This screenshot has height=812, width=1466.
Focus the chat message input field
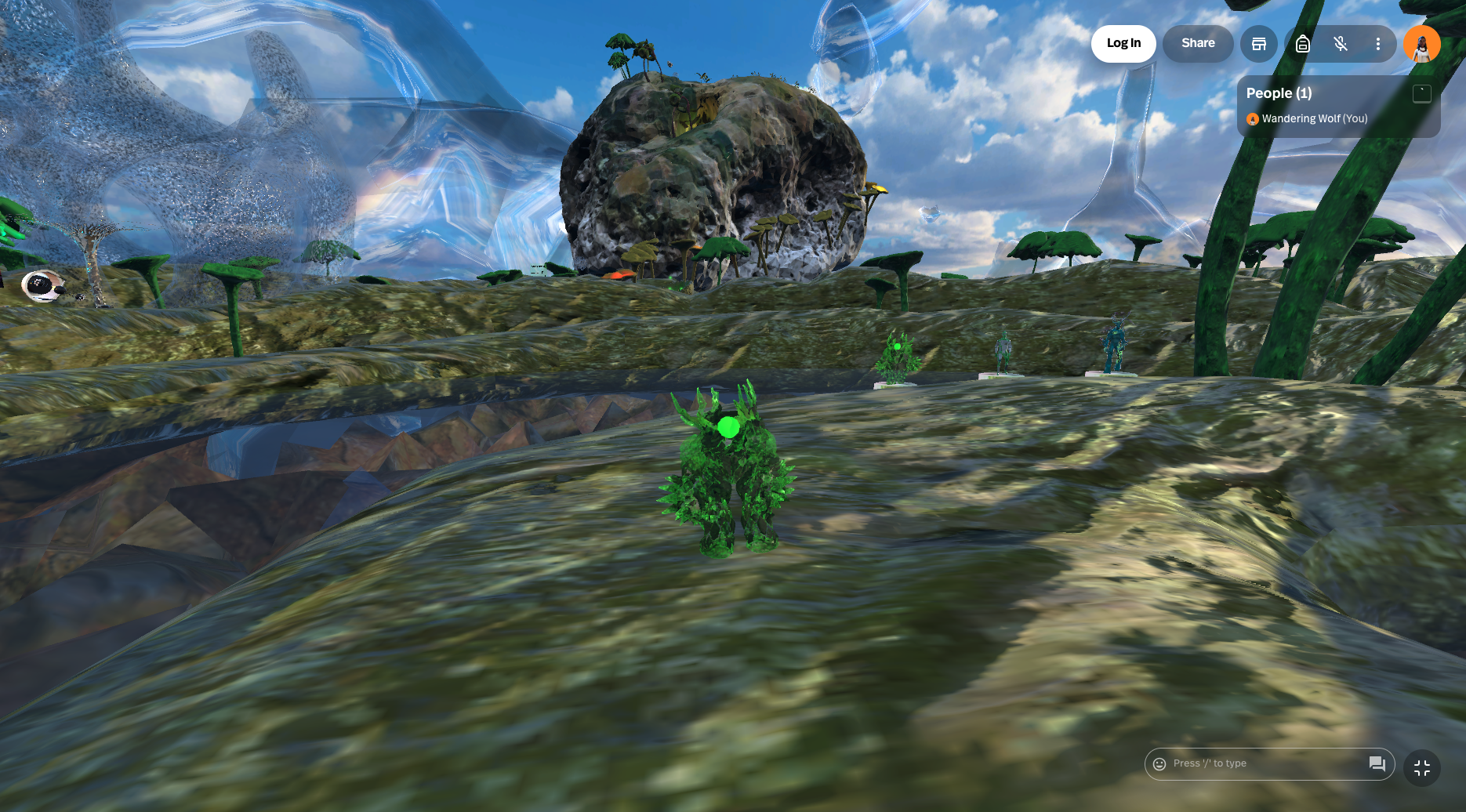click(1262, 764)
